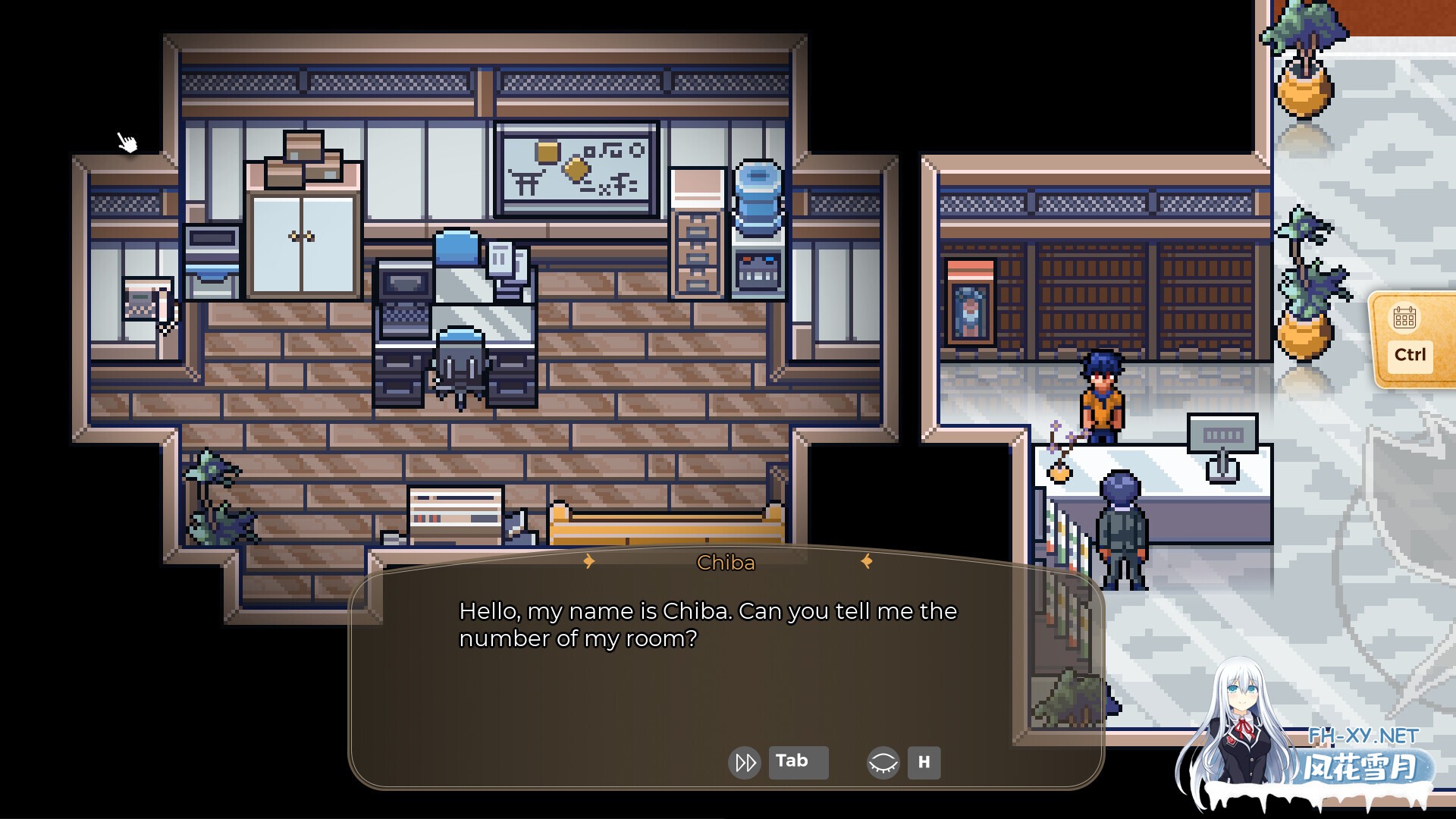This screenshot has height=819, width=1456.
Task: Select the fast-forward dialogue icon
Action: [744, 762]
